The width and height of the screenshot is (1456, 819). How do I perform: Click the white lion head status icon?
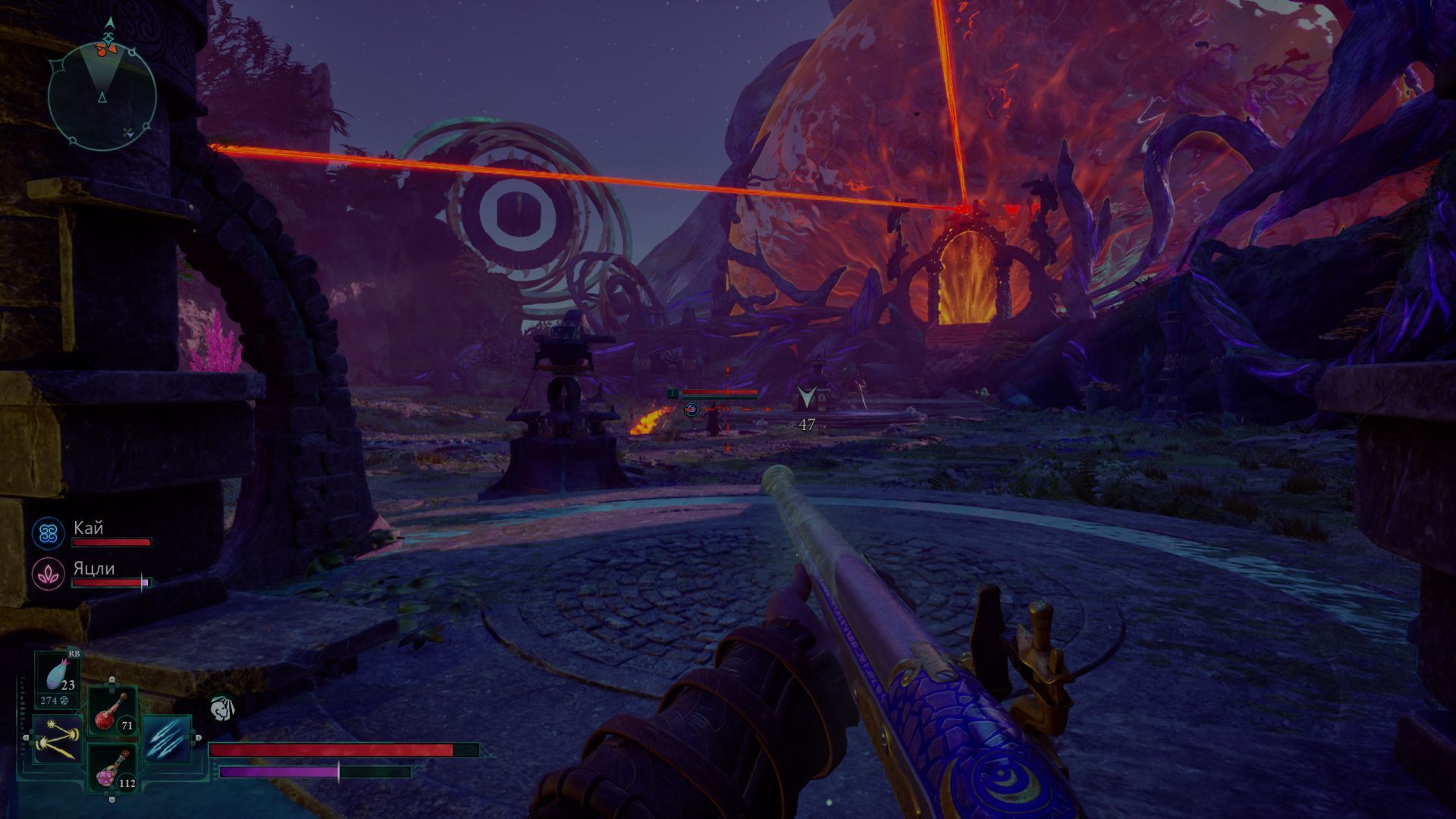coord(221,708)
